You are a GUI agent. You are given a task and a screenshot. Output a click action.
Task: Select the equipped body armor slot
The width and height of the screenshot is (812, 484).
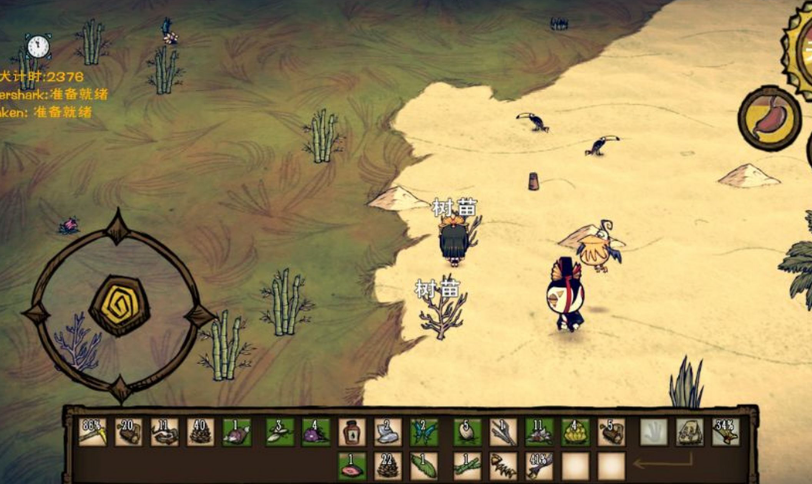[689, 432]
